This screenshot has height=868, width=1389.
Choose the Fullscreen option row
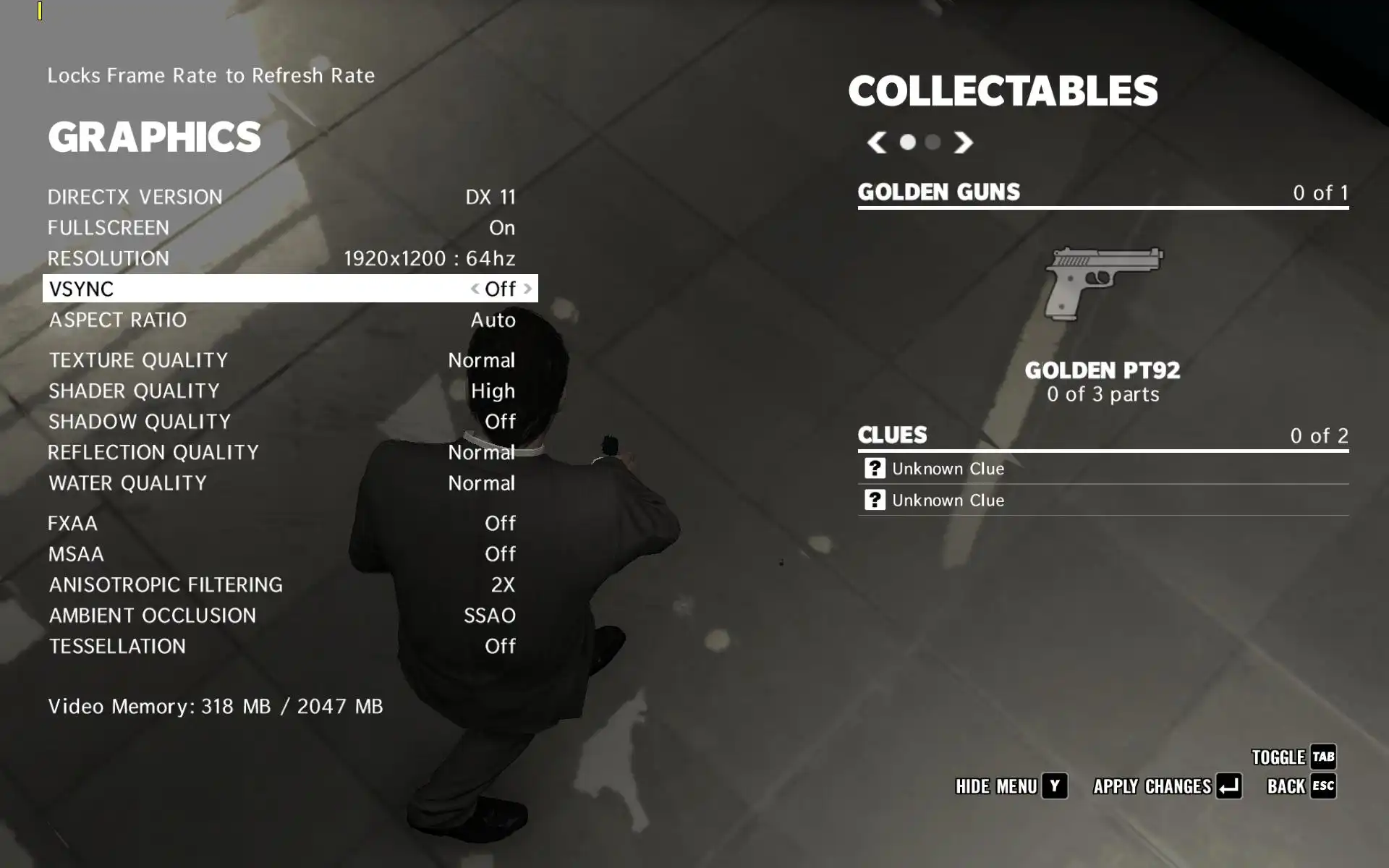click(x=282, y=228)
